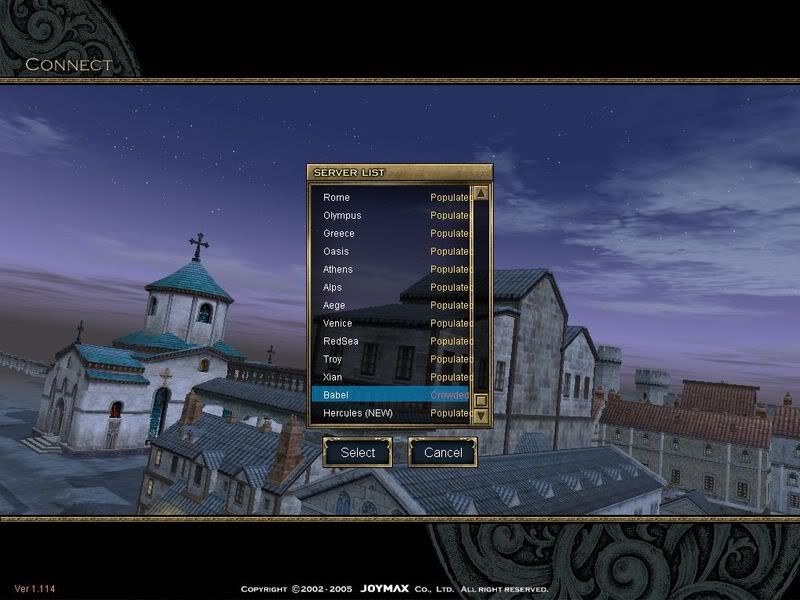Select the Venice server
Image resolution: width=800 pixels, height=600 pixels.
[390, 323]
